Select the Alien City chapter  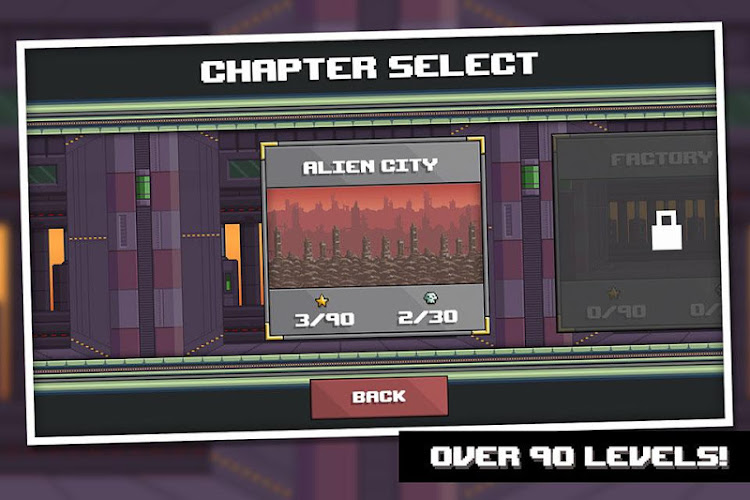372,236
